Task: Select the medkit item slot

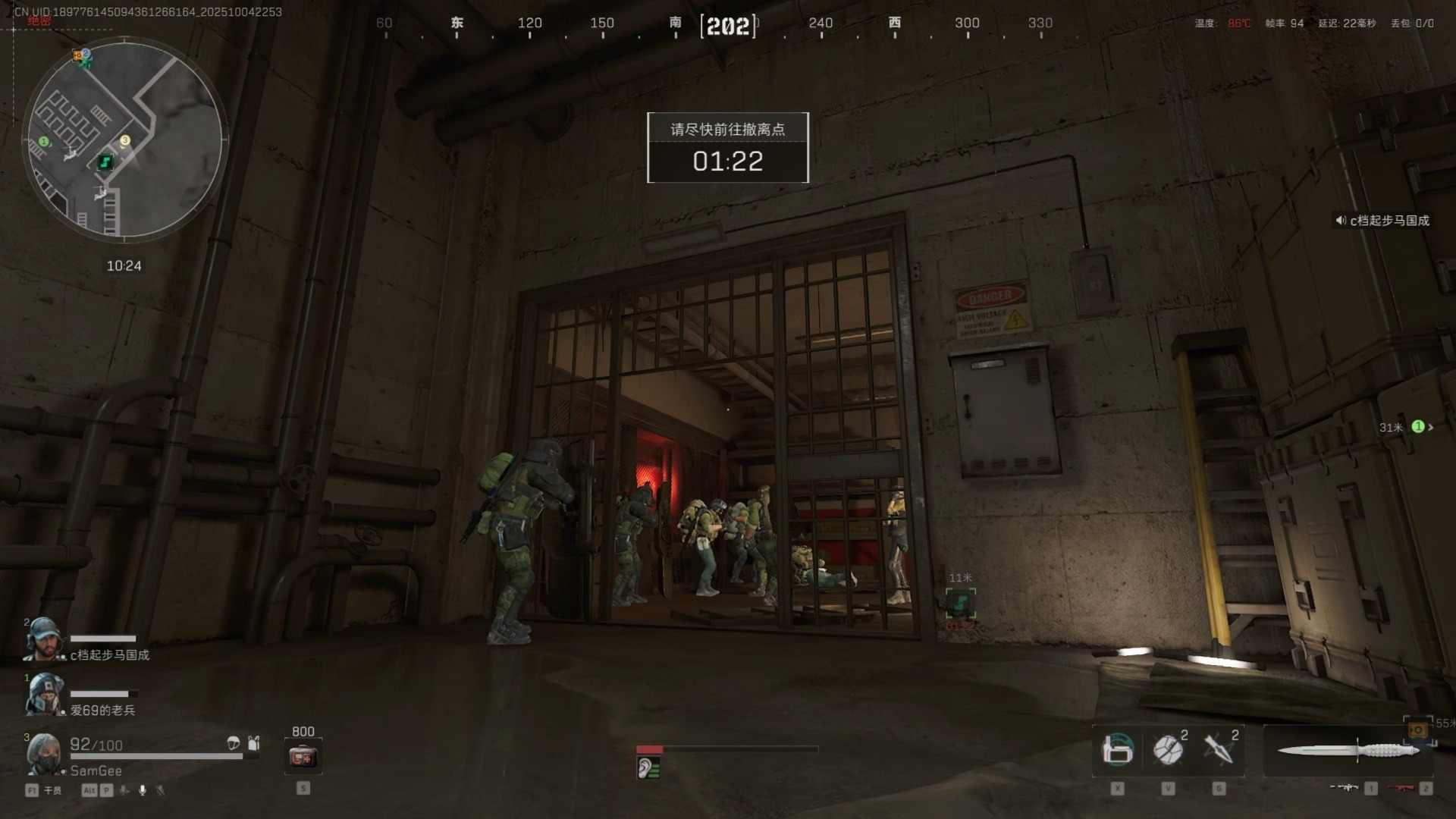Action: coord(303,756)
